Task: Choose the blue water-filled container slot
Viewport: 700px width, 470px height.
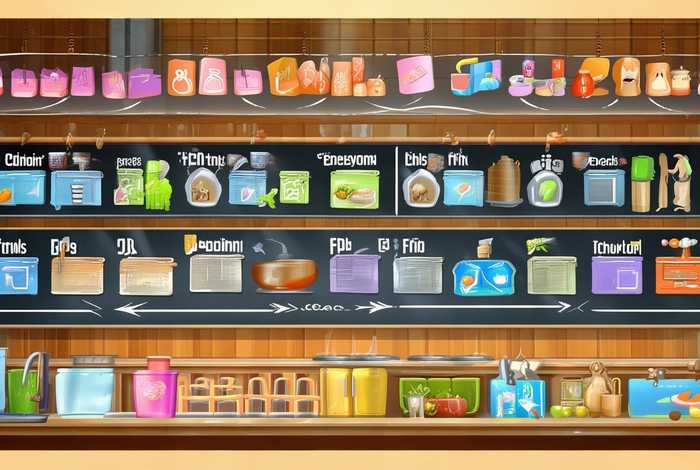Action: click(x=483, y=276)
